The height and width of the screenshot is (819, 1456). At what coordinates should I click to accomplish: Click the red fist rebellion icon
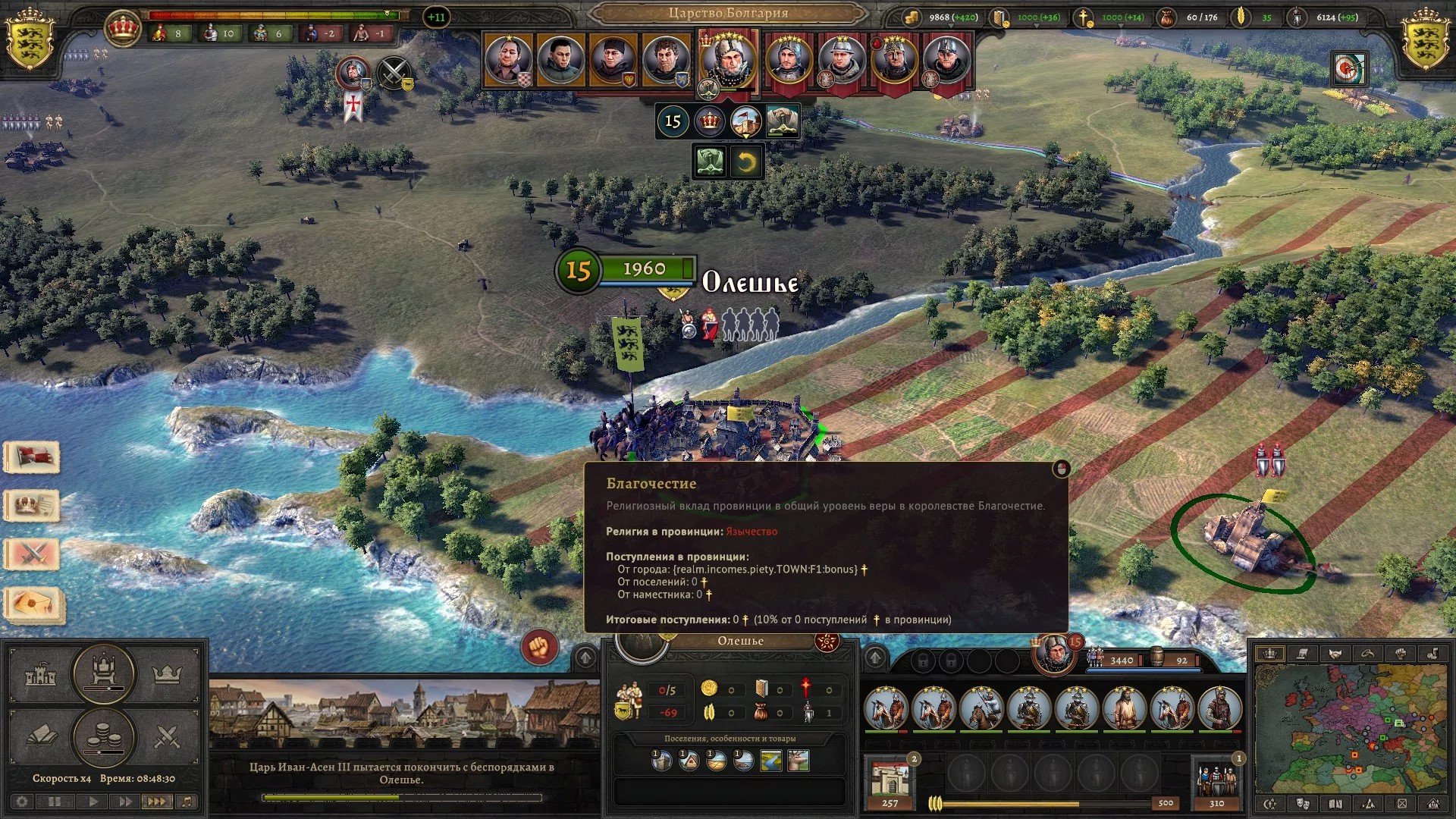539,648
